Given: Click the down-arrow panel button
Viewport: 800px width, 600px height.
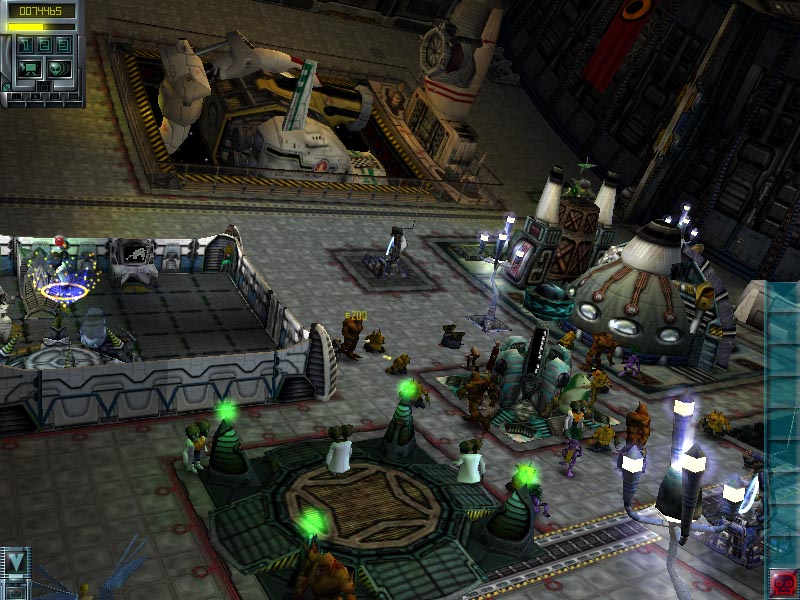Looking at the screenshot, I should tap(16, 560).
